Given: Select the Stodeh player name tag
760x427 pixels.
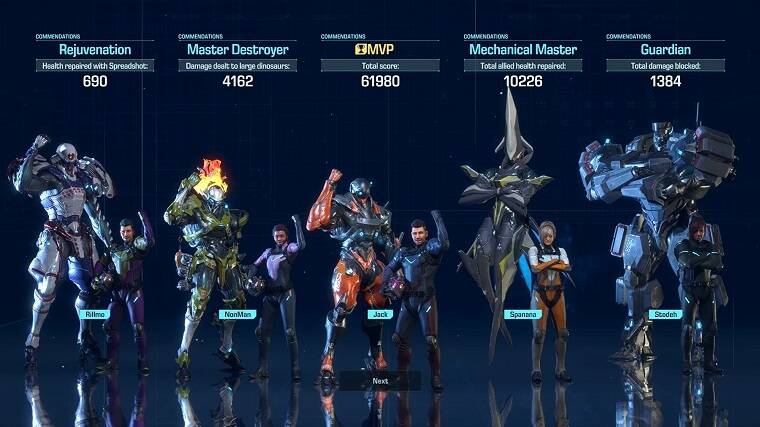Looking at the screenshot, I should click(x=664, y=314).
